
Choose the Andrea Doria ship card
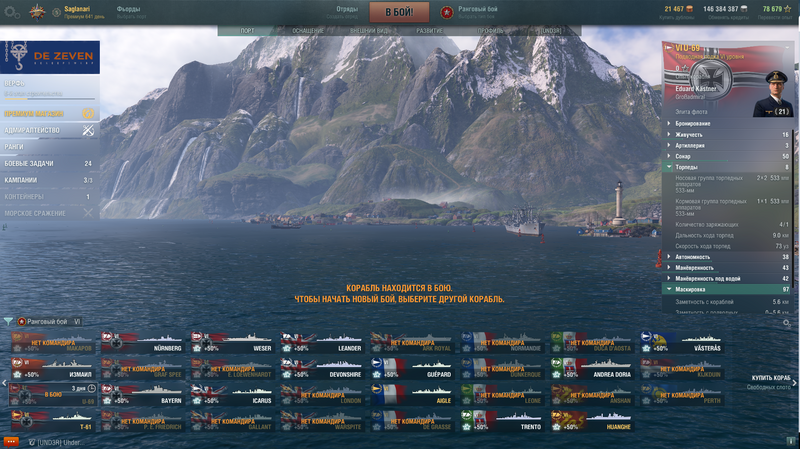[591, 369]
